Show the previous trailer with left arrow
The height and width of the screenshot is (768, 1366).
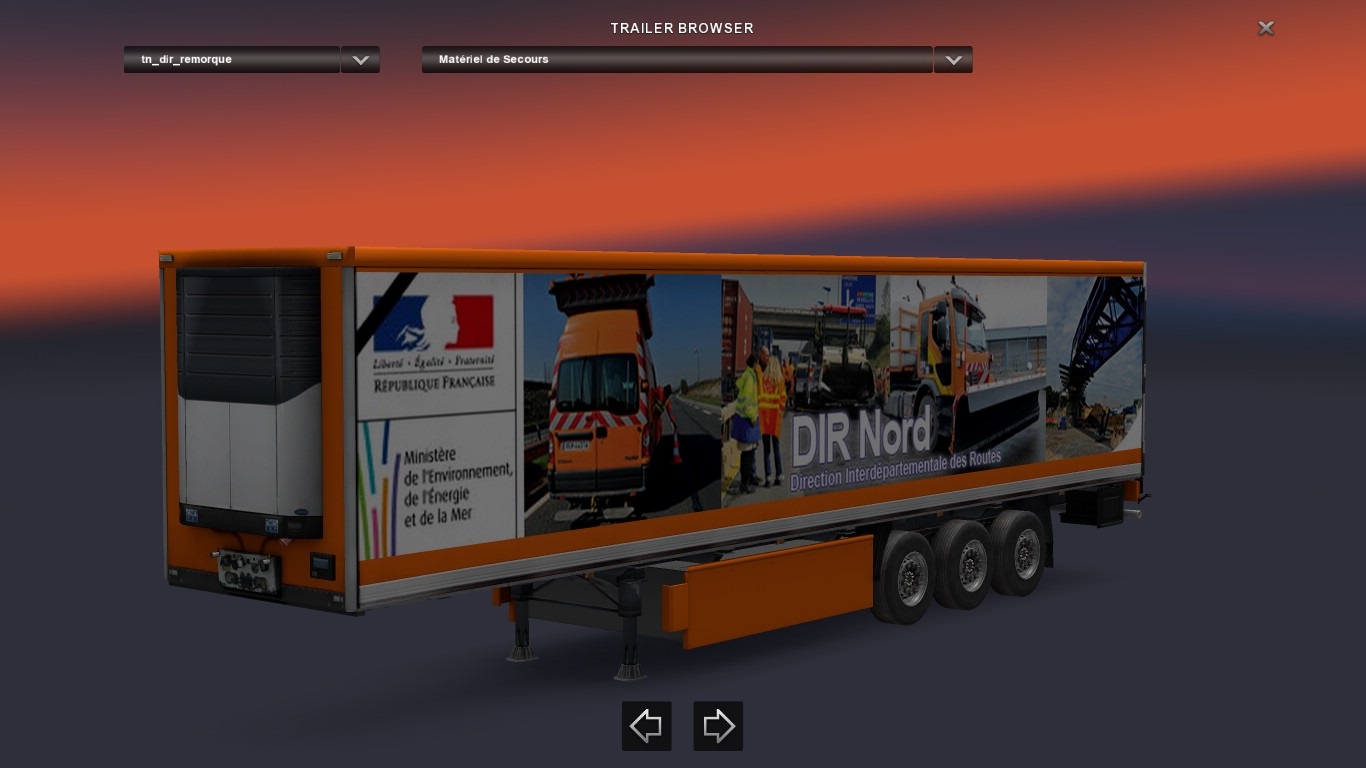click(646, 726)
